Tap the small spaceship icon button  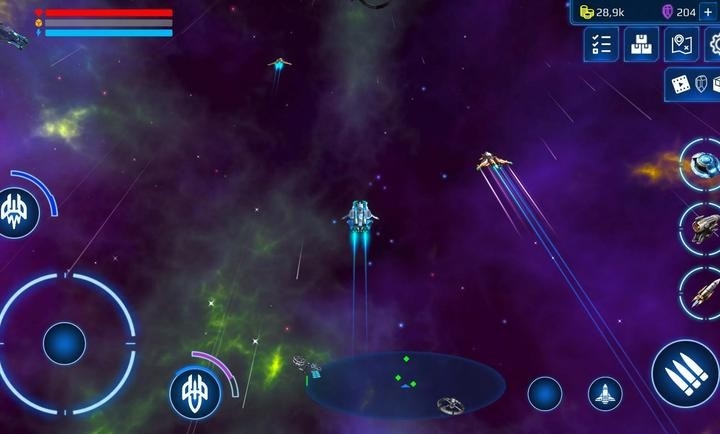click(x=604, y=394)
